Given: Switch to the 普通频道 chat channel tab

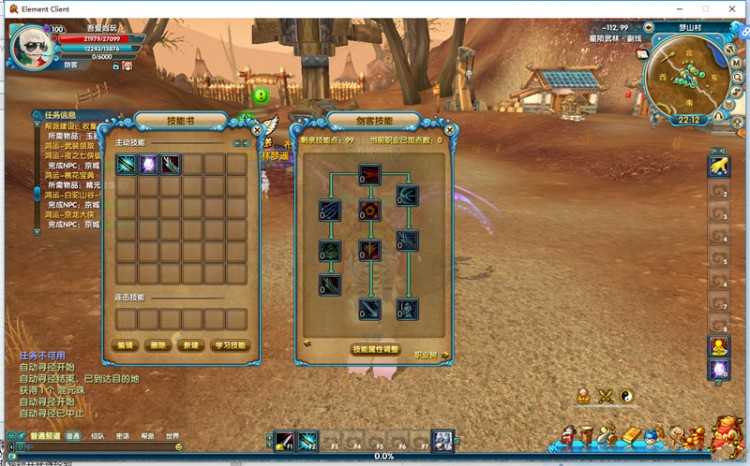Looking at the screenshot, I should pos(44,437).
